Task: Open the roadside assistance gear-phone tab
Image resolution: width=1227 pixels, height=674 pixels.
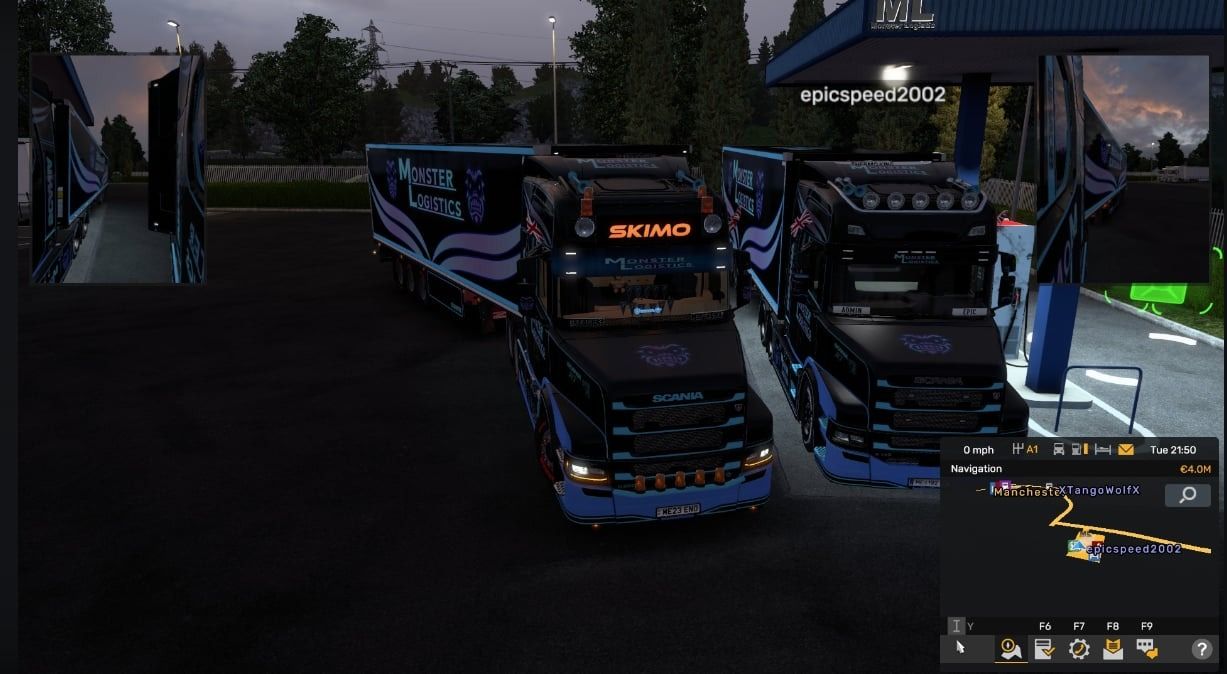Action: 1079,649
